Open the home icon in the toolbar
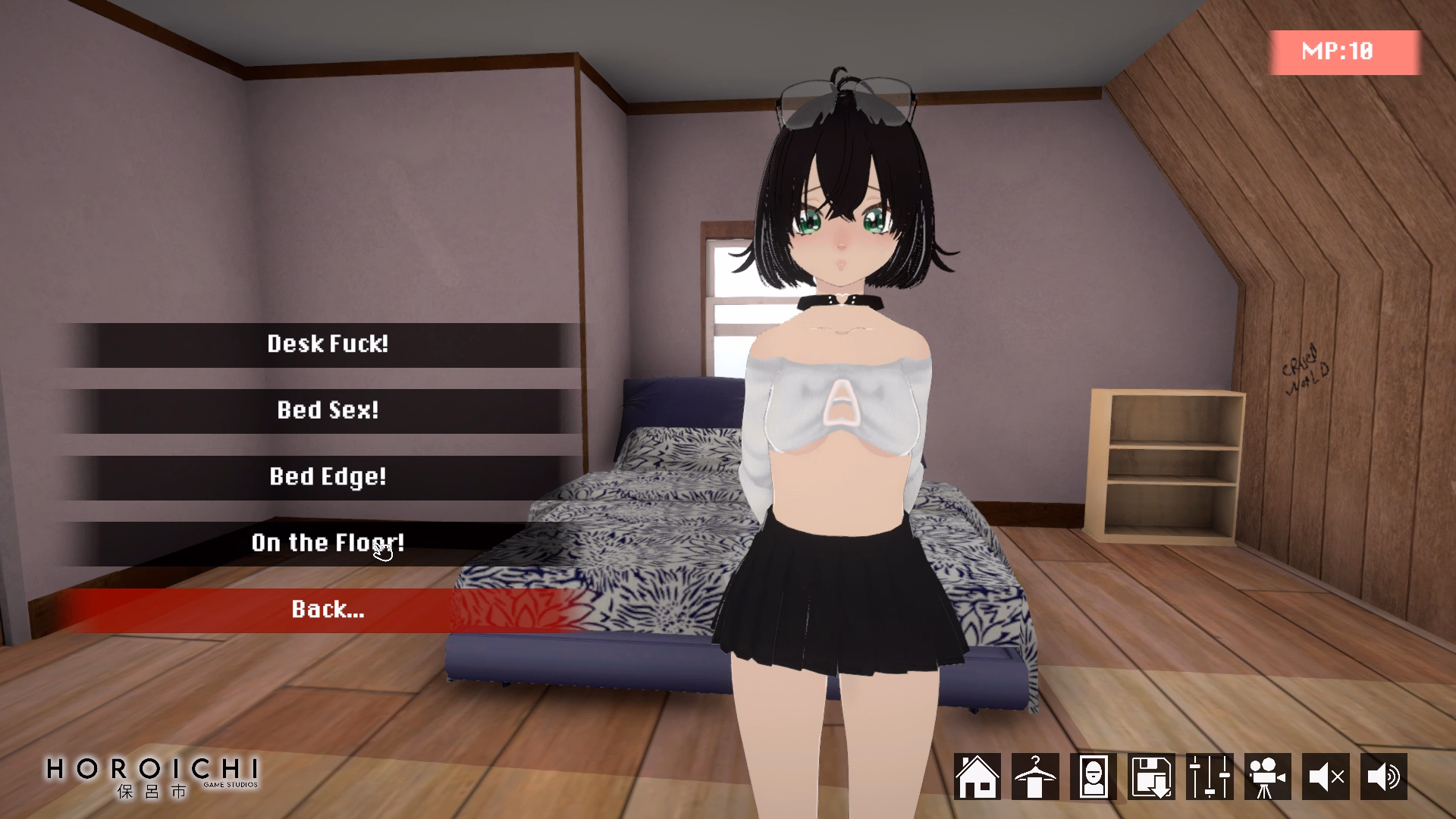This screenshot has width=1456, height=819. [977, 777]
